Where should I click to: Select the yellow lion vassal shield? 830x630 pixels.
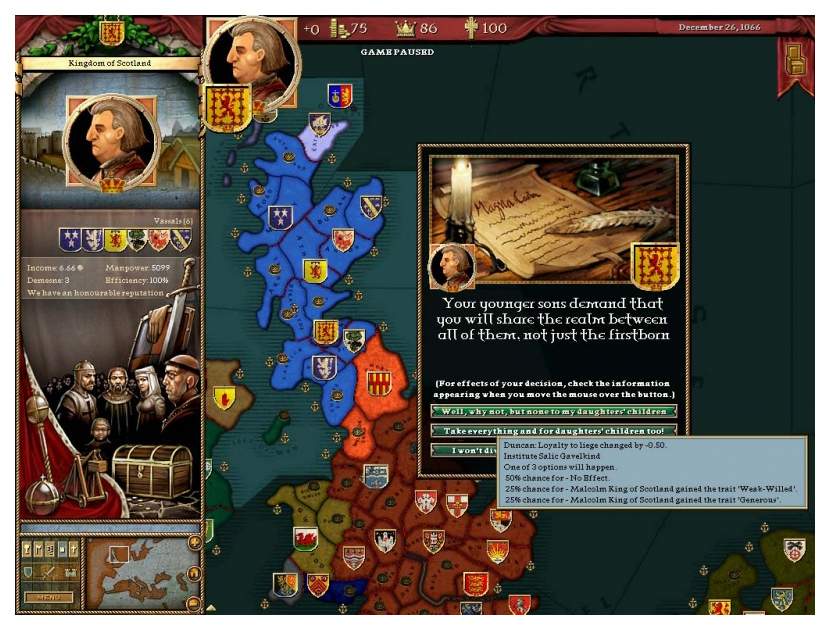click(115, 239)
